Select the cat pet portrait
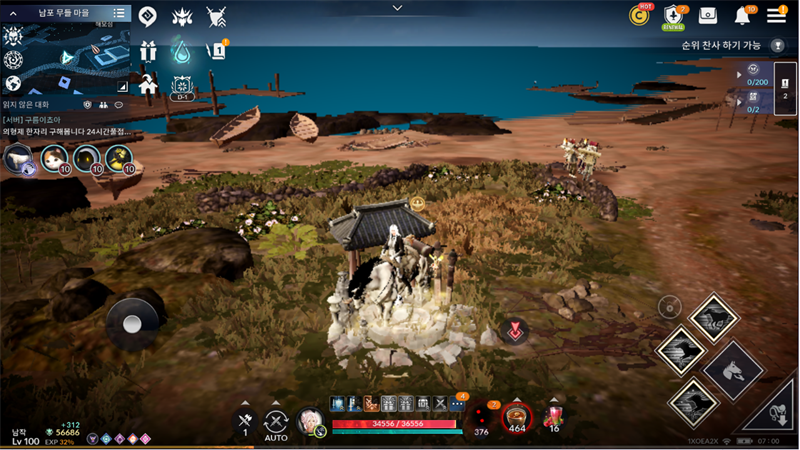The width and height of the screenshot is (800, 450). [x=54, y=157]
